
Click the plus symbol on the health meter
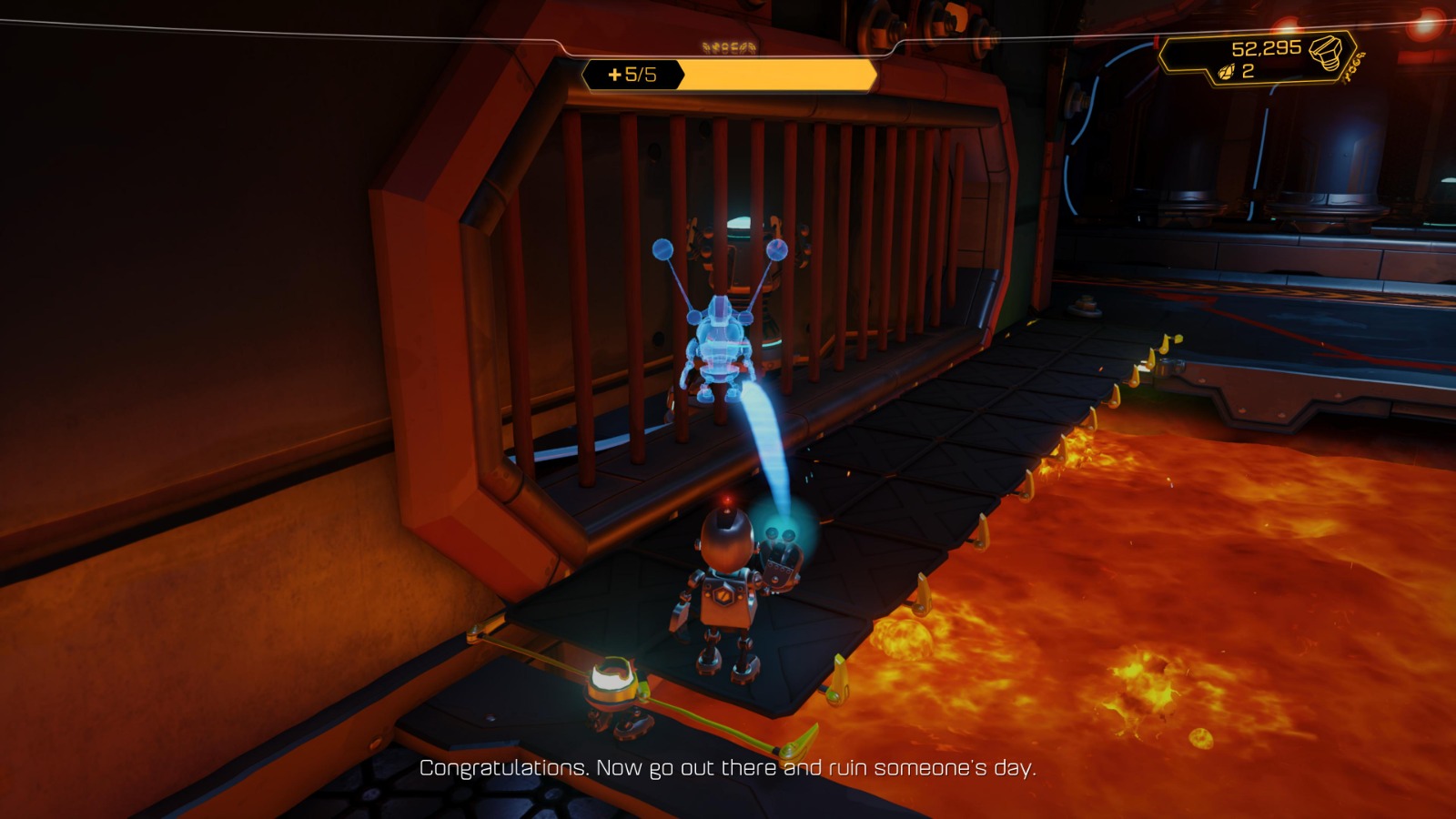click(615, 74)
